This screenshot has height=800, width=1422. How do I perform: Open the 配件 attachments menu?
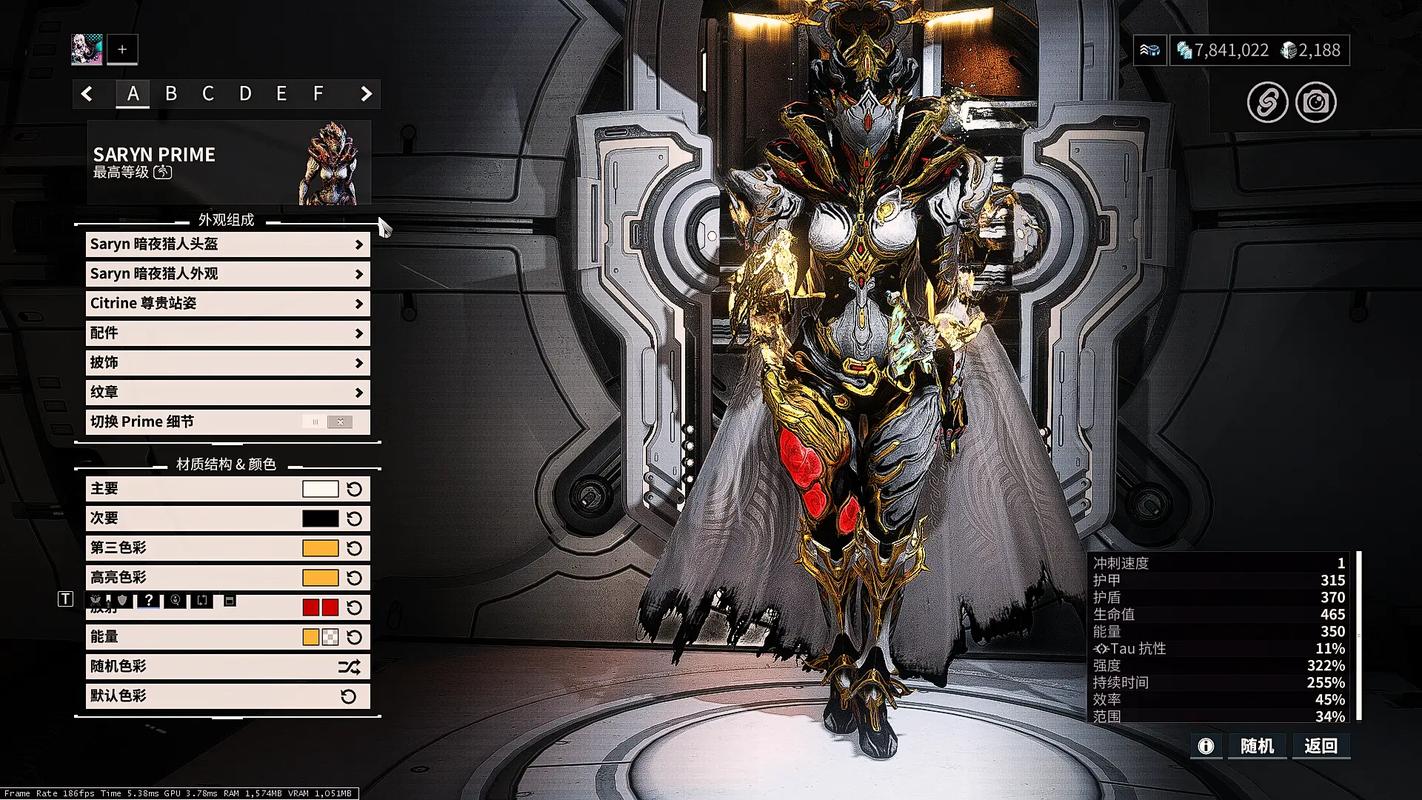227,333
